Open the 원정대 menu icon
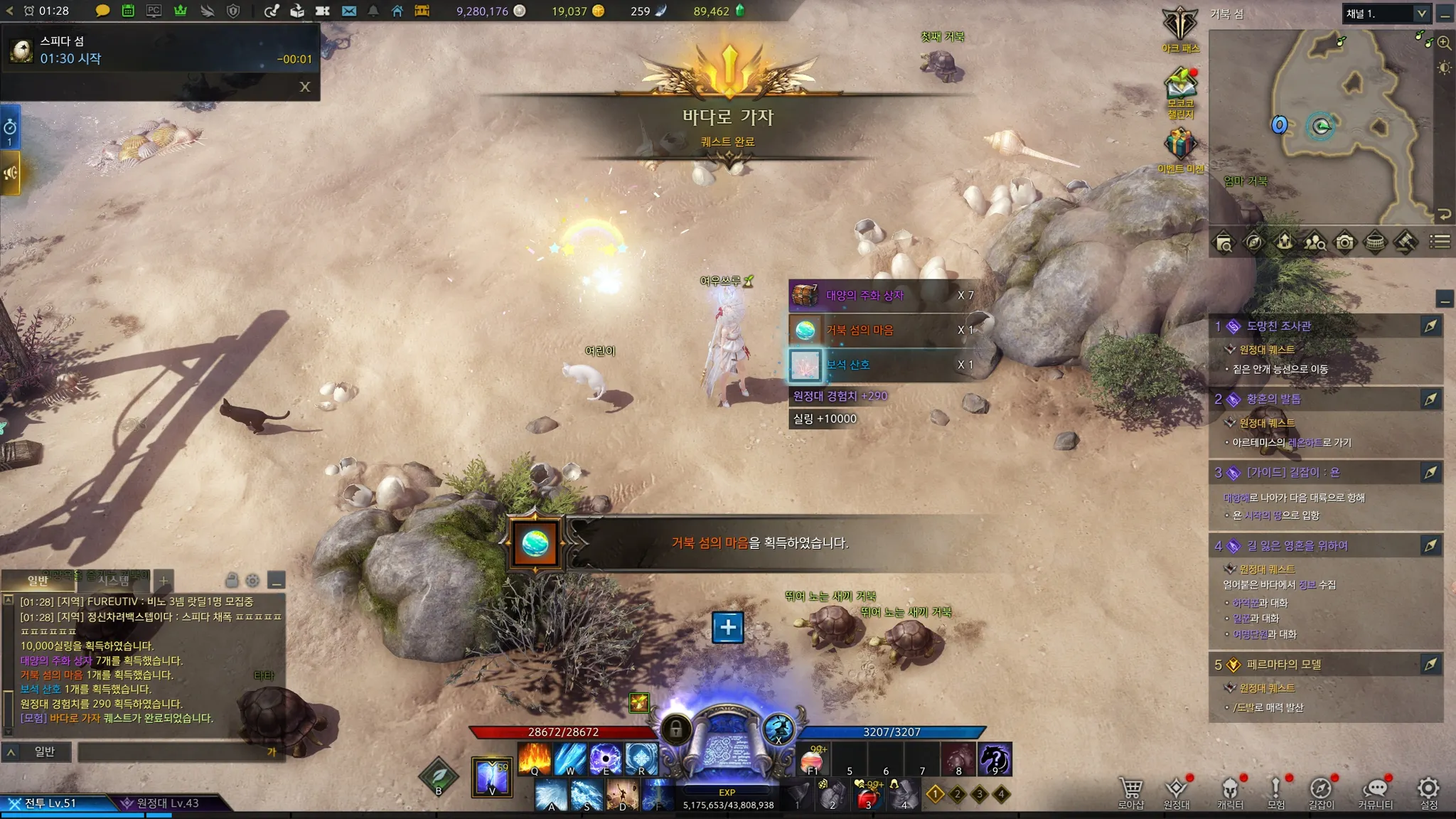The height and width of the screenshot is (819, 1456). (1176, 789)
